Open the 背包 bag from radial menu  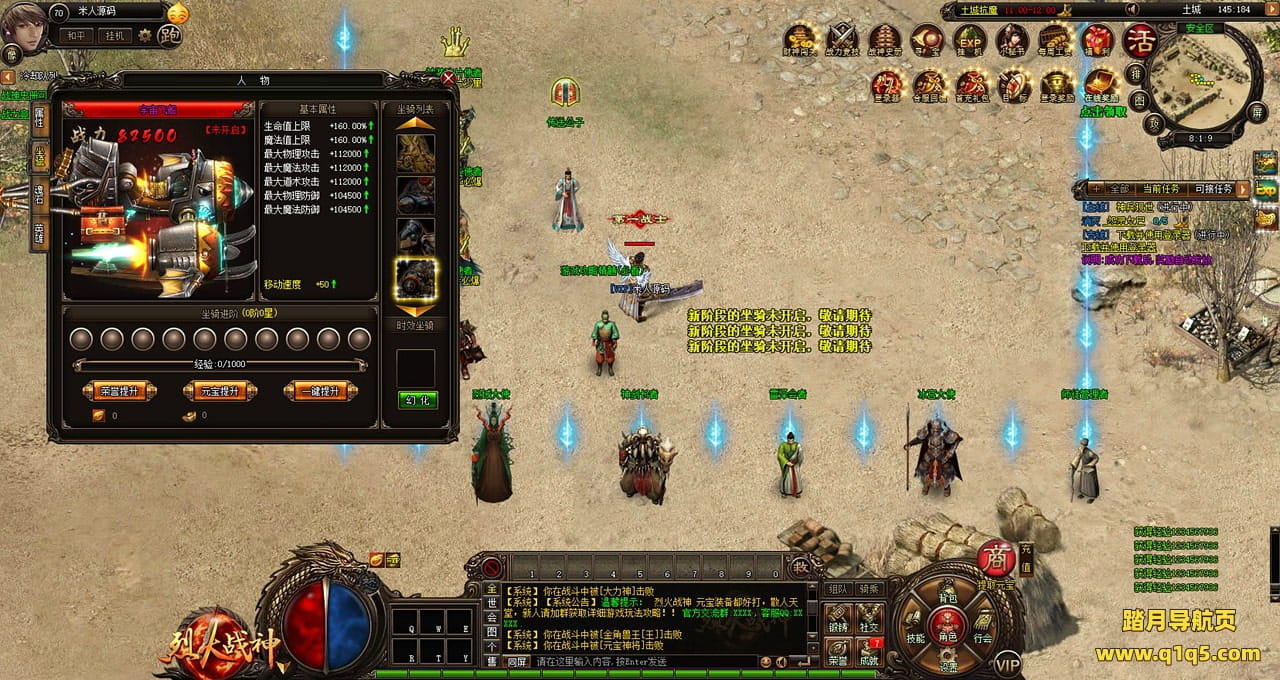(947, 599)
